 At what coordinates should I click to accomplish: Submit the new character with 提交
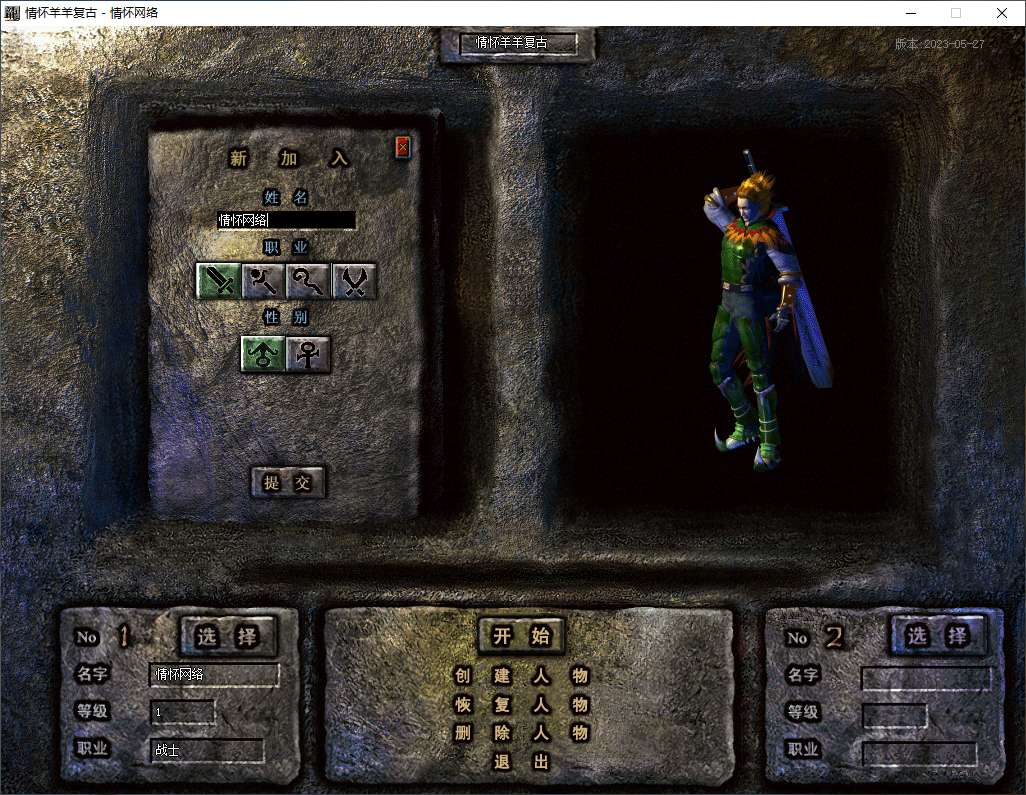tap(288, 483)
